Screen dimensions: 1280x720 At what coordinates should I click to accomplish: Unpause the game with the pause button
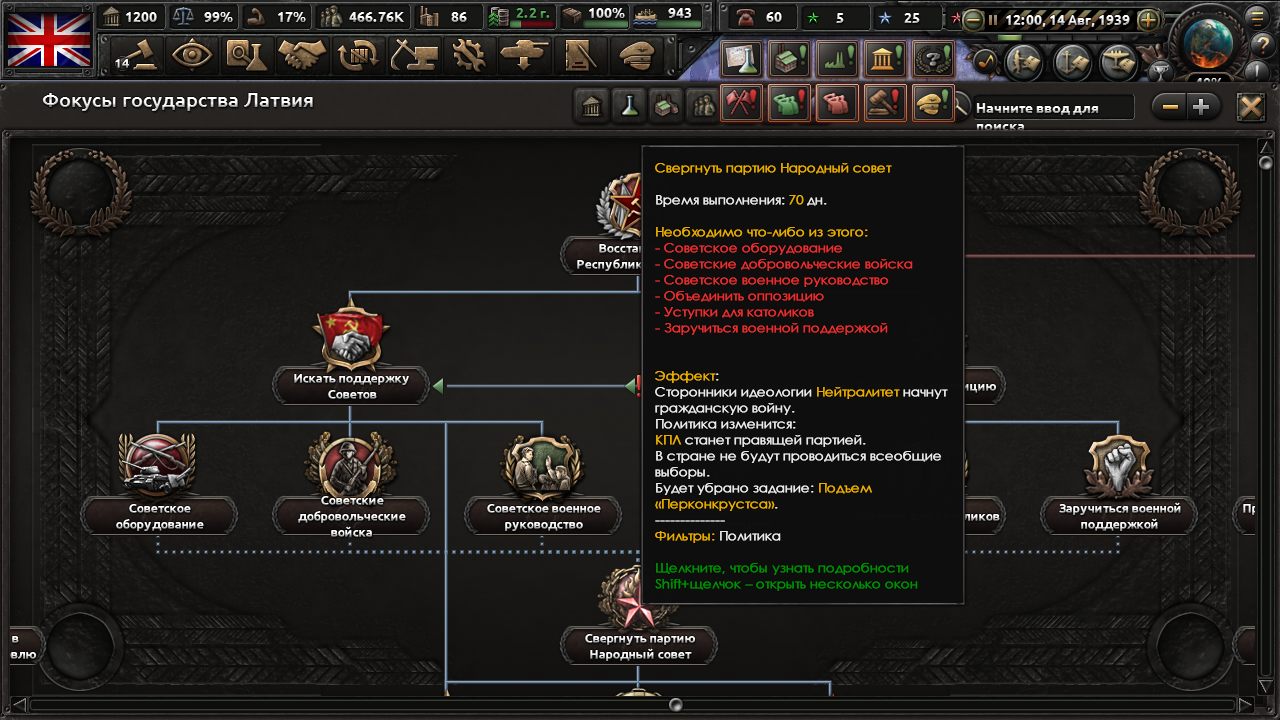pyautogui.click(x=993, y=19)
